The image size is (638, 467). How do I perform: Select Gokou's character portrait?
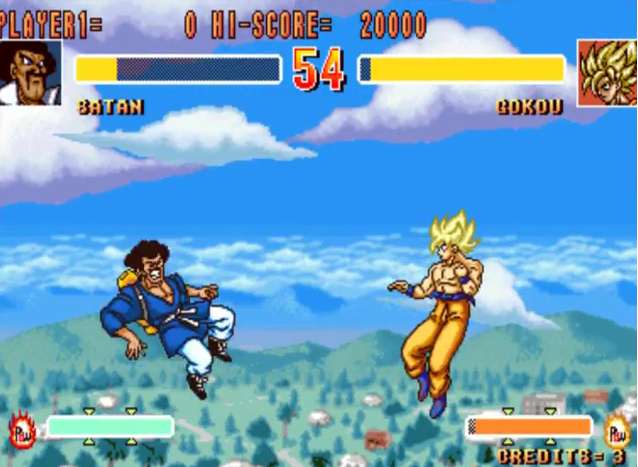[607, 72]
